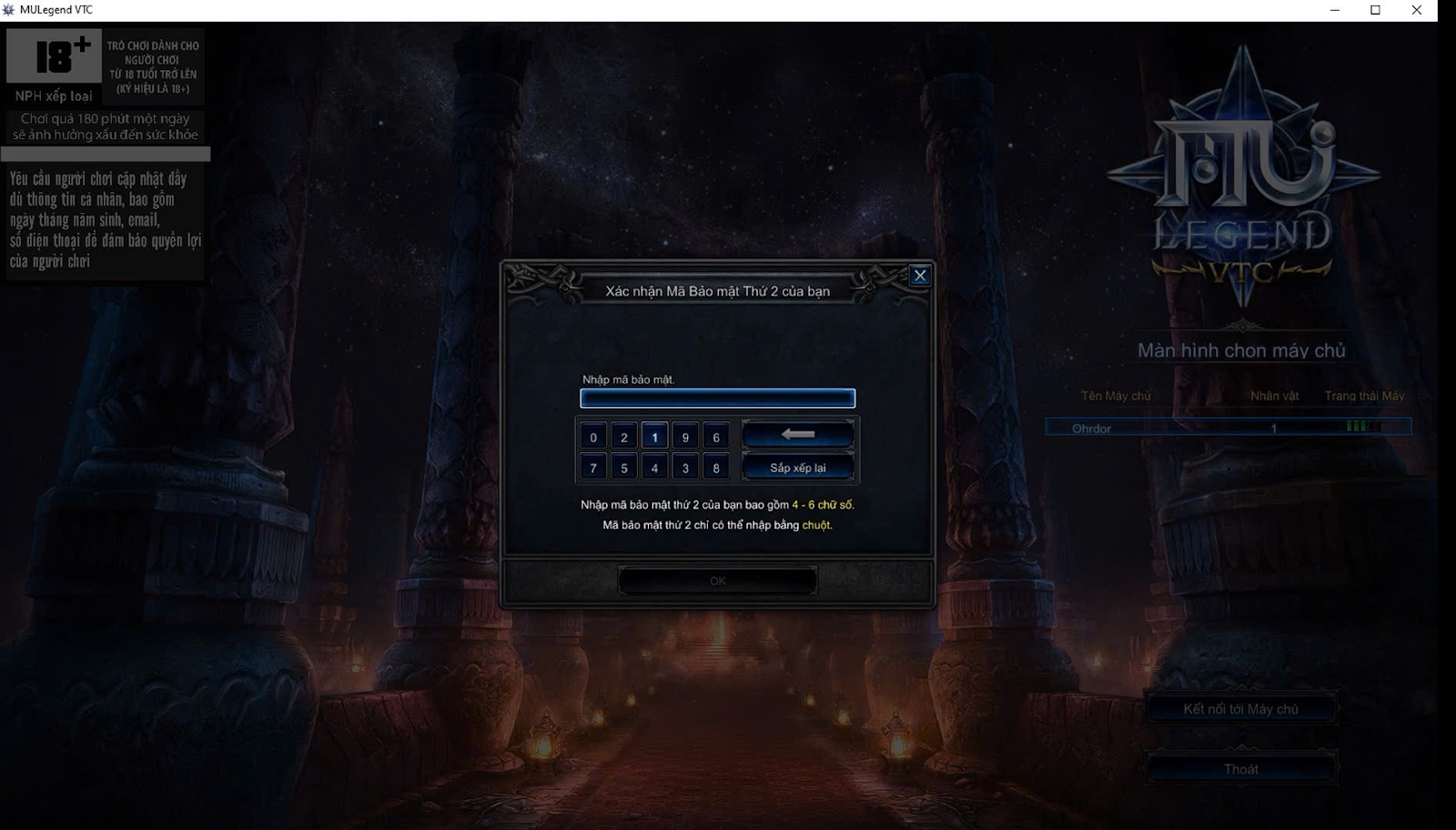Enter digit 5 on the keypad

coord(624,468)
